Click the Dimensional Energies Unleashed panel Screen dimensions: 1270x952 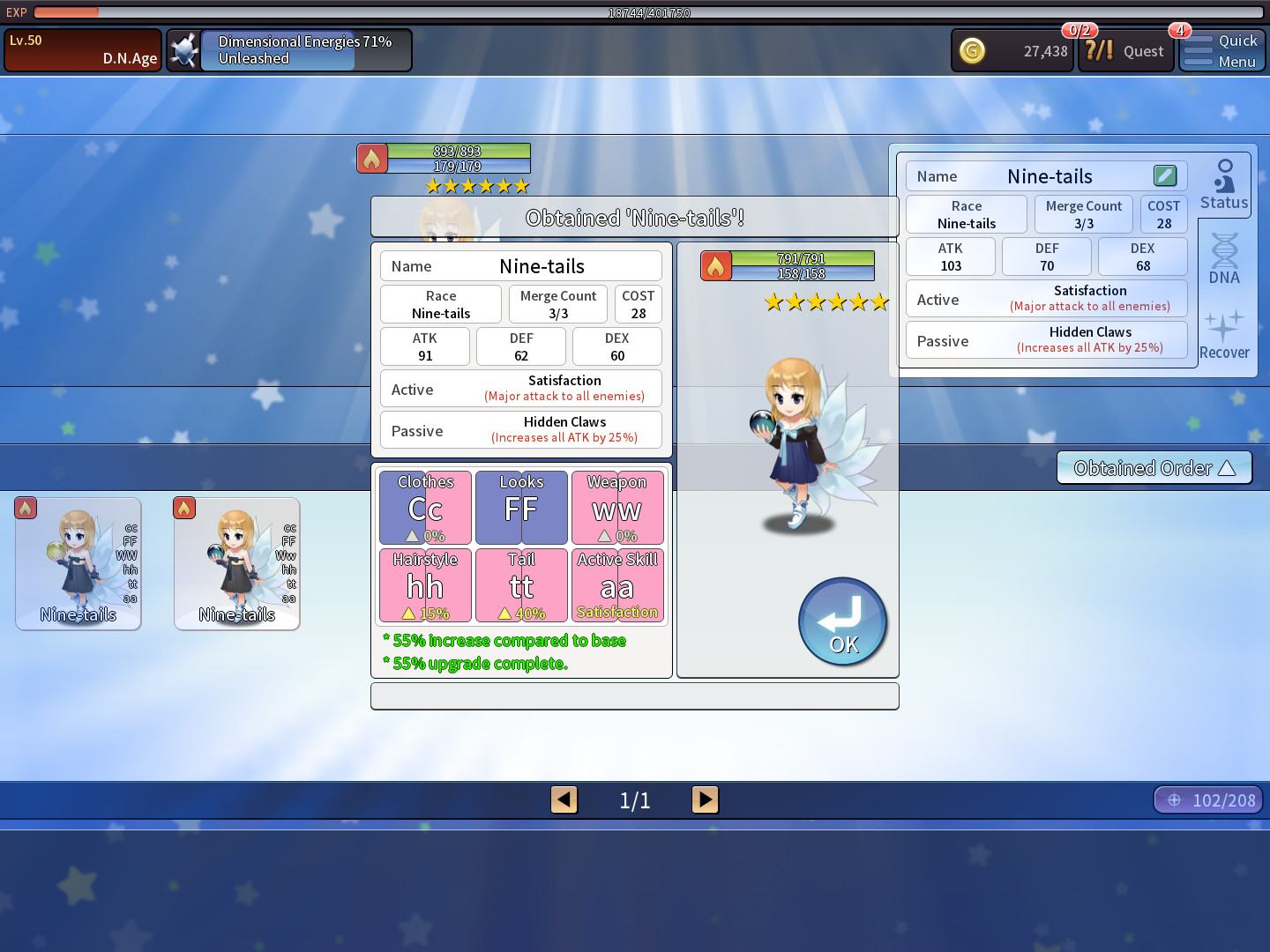click(x=289, y=50)
